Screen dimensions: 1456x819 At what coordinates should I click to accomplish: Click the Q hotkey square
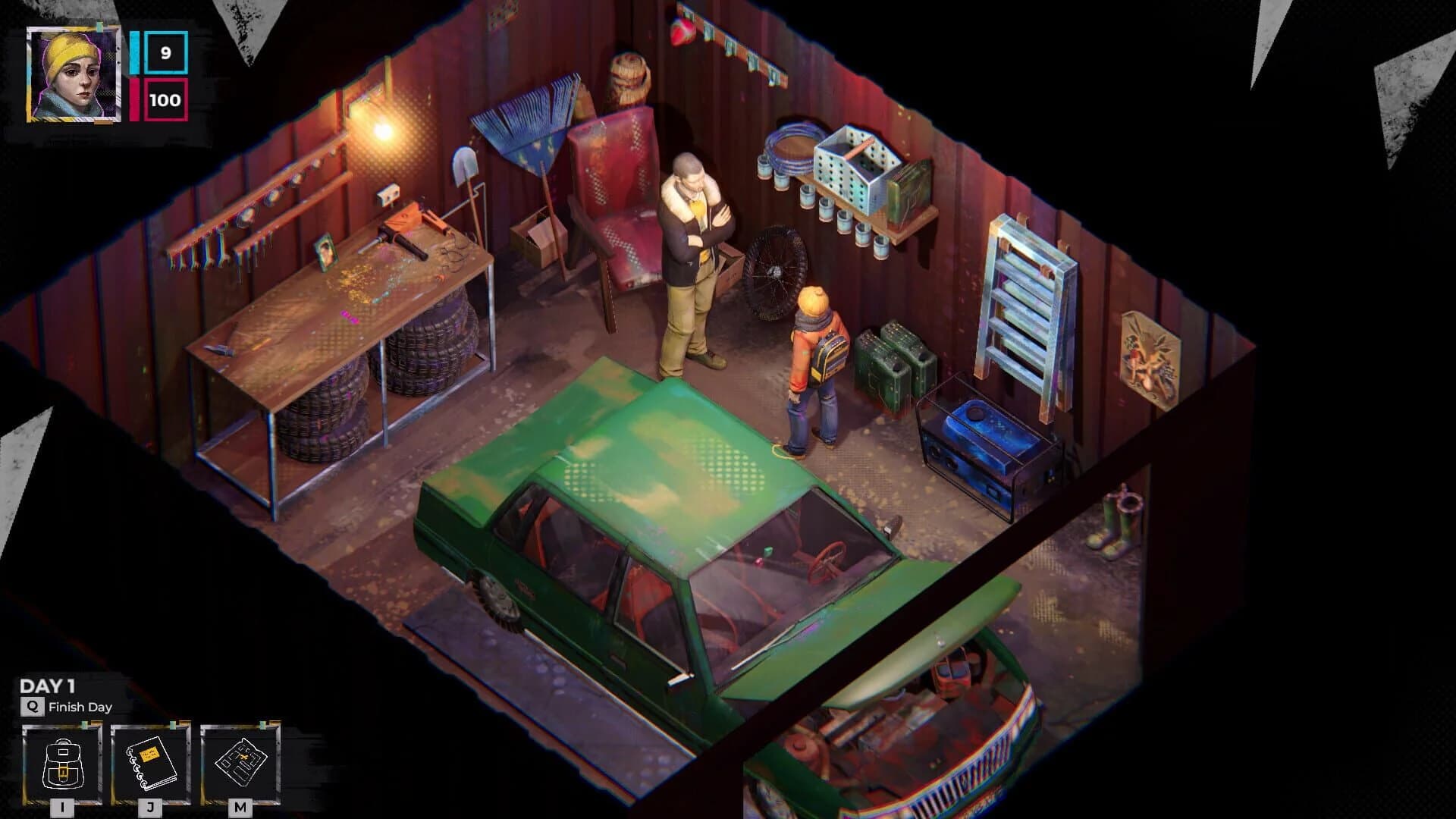coord(32,706)
